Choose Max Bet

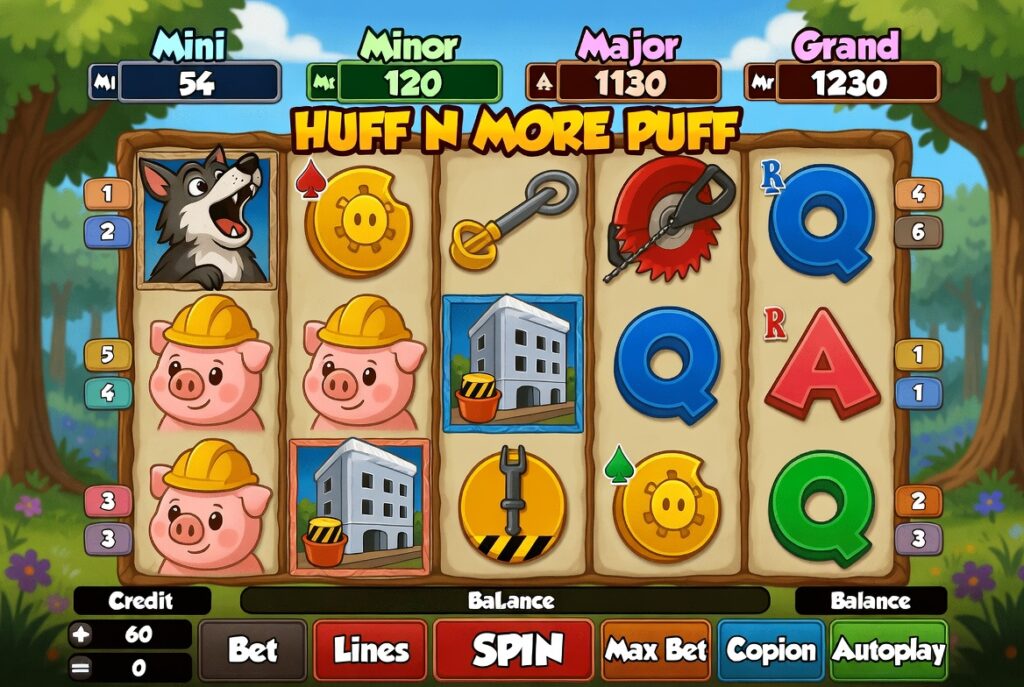click(x=656, y=650)
